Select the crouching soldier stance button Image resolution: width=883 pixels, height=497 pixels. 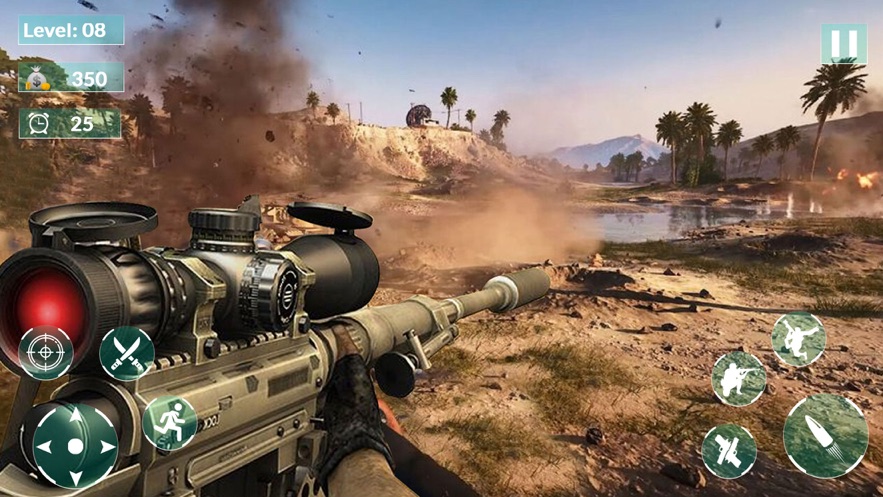[x=739, y=378]
